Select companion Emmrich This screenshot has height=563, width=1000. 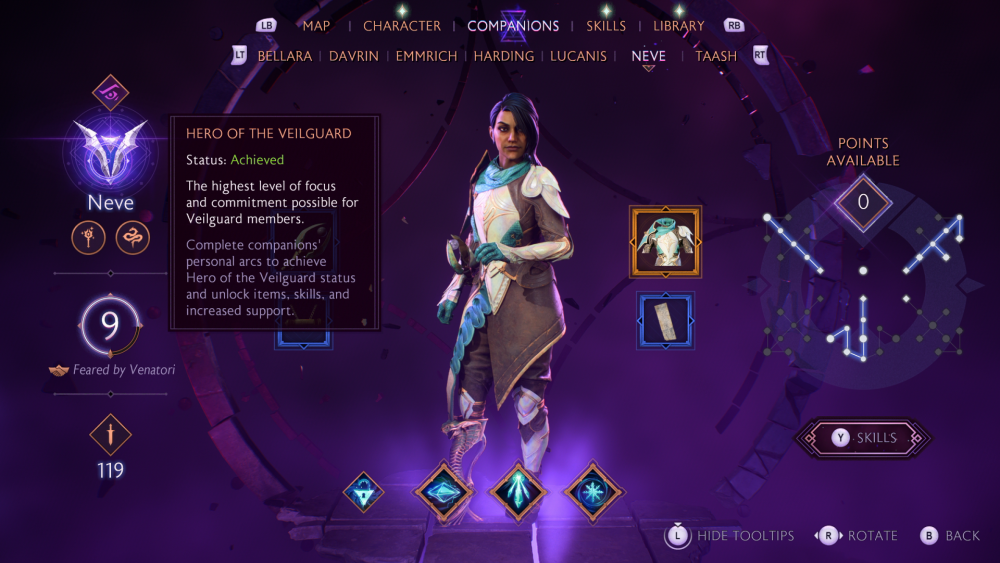427,56
